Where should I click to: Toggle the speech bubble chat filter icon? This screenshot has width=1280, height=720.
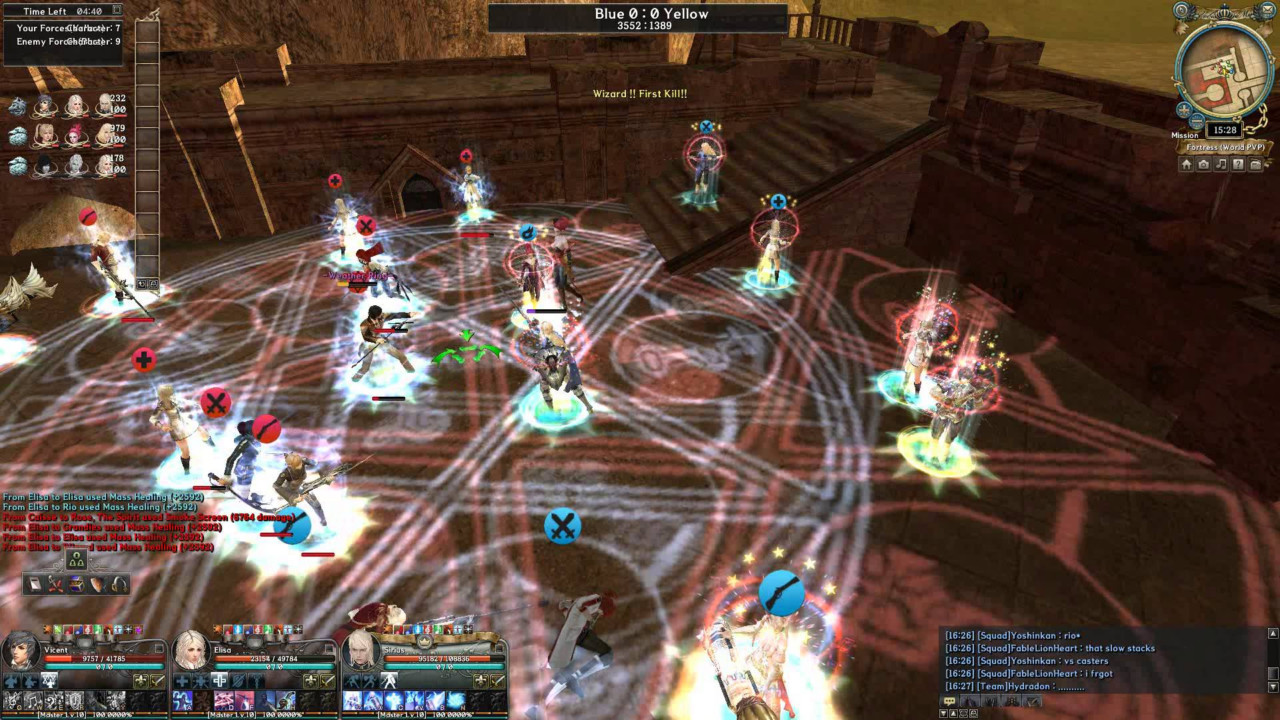coord(949,701)
